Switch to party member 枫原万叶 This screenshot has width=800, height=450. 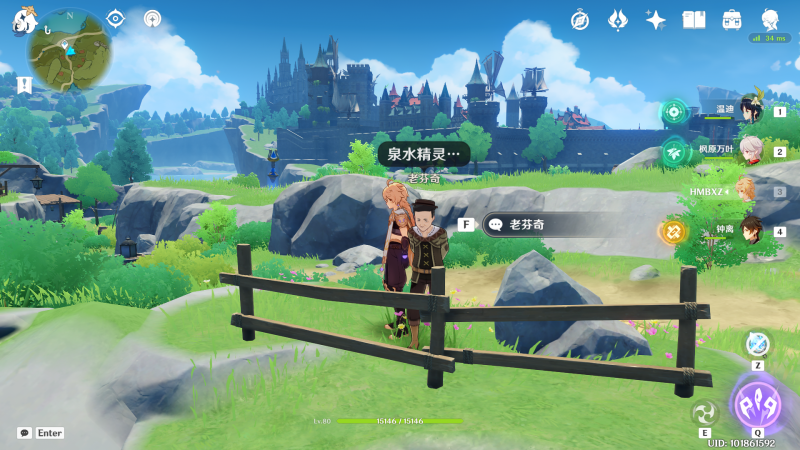(750, 151)
